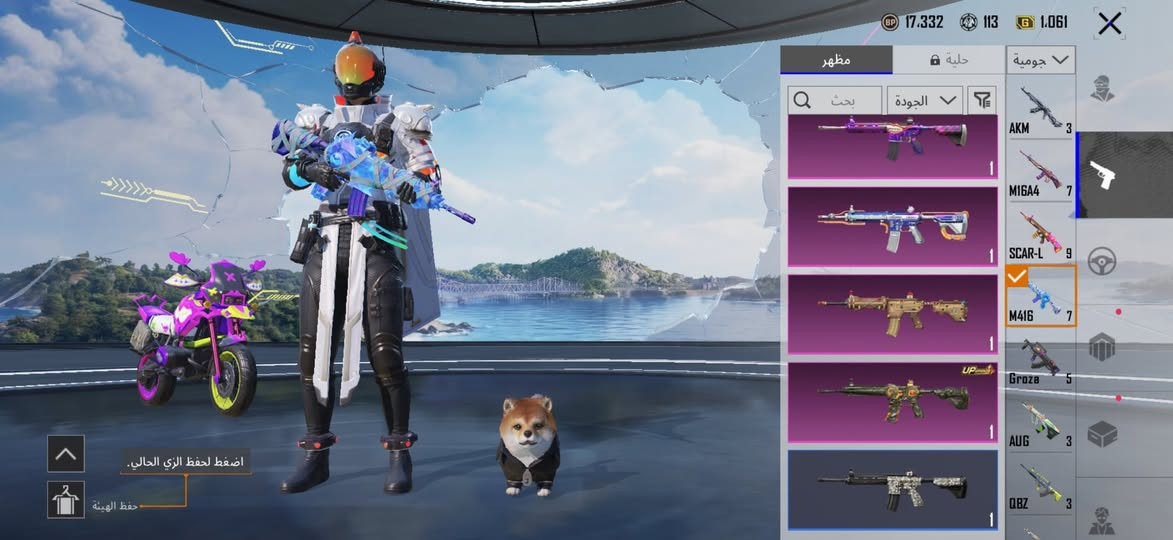Image resolution: width=1173 pixels, height=540 pixels.
Task: Select the AUG weapon entry
Action: [x=1040, y=422]
